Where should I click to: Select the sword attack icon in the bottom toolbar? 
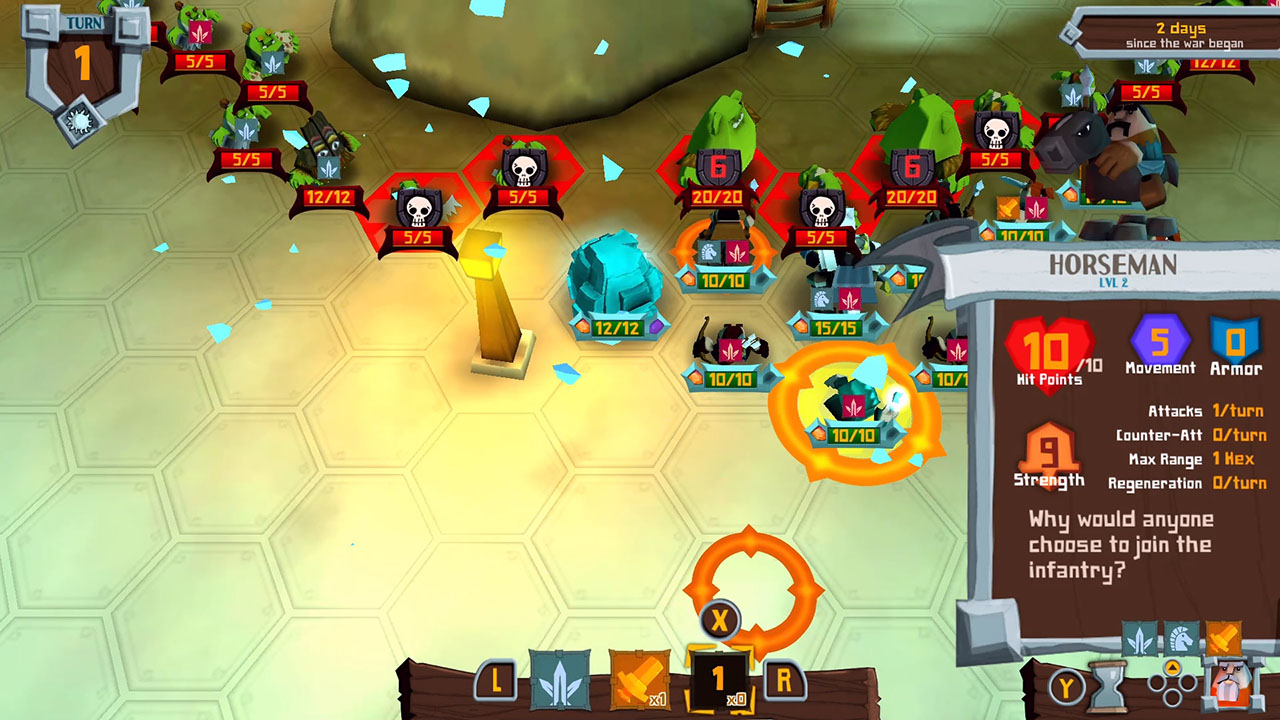pos(640,678)
